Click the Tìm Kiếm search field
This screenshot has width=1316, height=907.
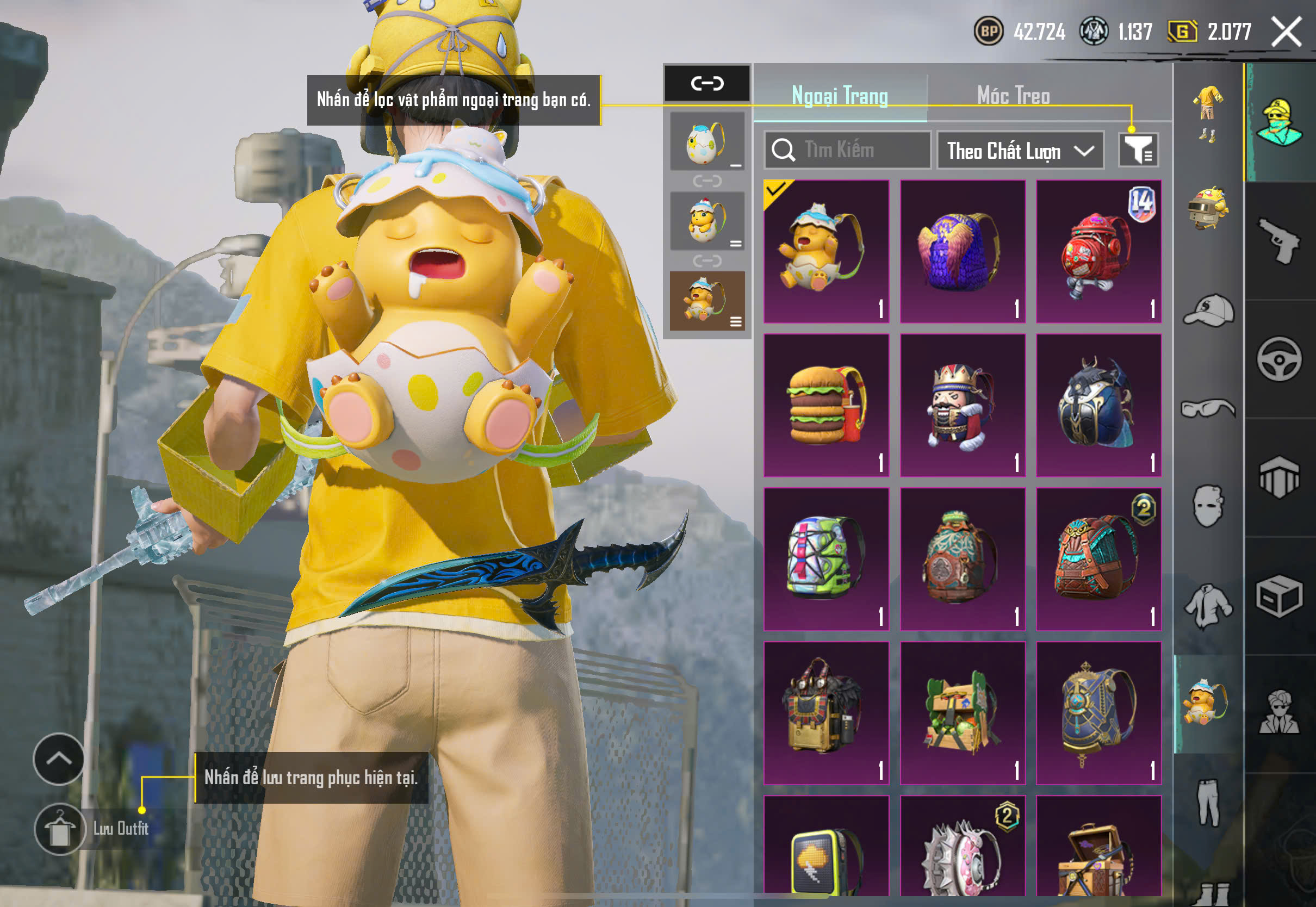click(x=848, y=150)
